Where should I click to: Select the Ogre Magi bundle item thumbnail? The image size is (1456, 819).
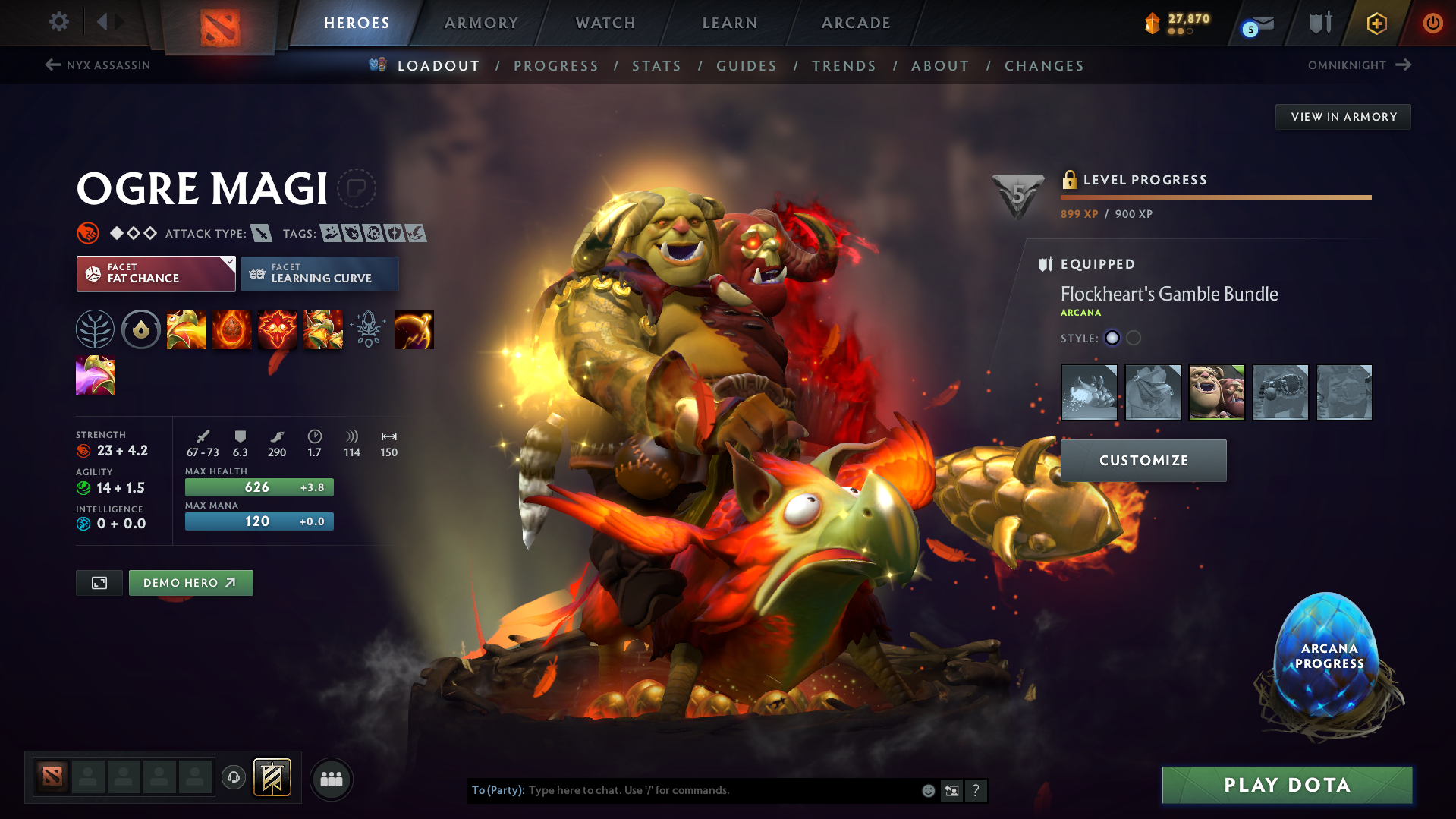1216,392
